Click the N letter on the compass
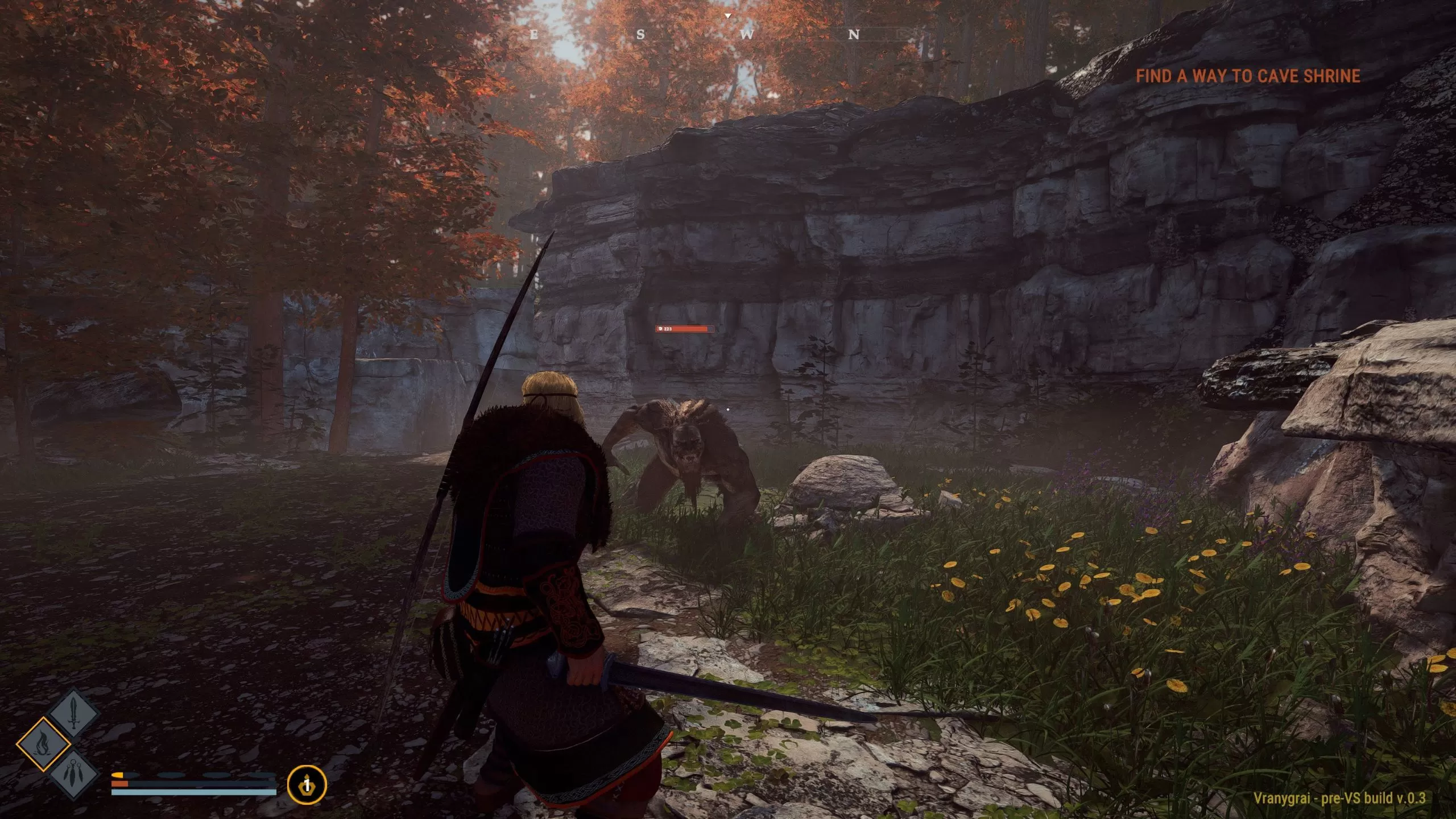 pos(855,34)
